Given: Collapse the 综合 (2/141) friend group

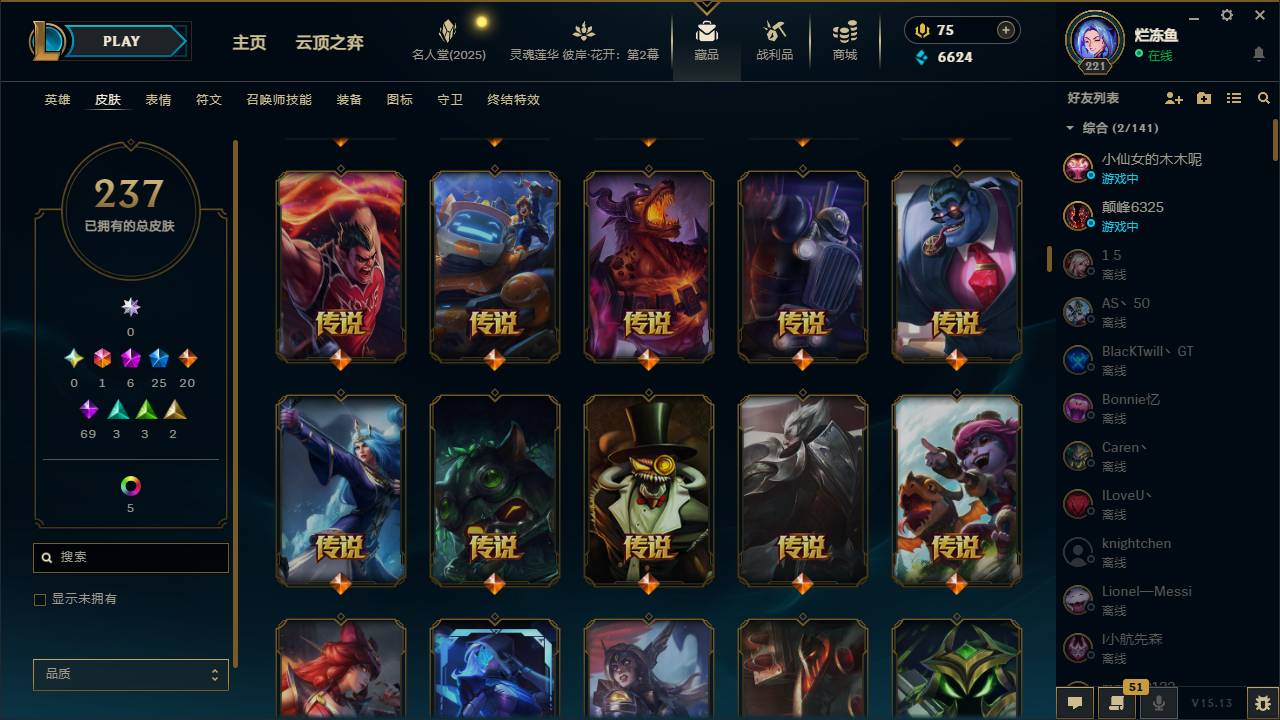Looking at the screenshot, I should coord(1068,128).
